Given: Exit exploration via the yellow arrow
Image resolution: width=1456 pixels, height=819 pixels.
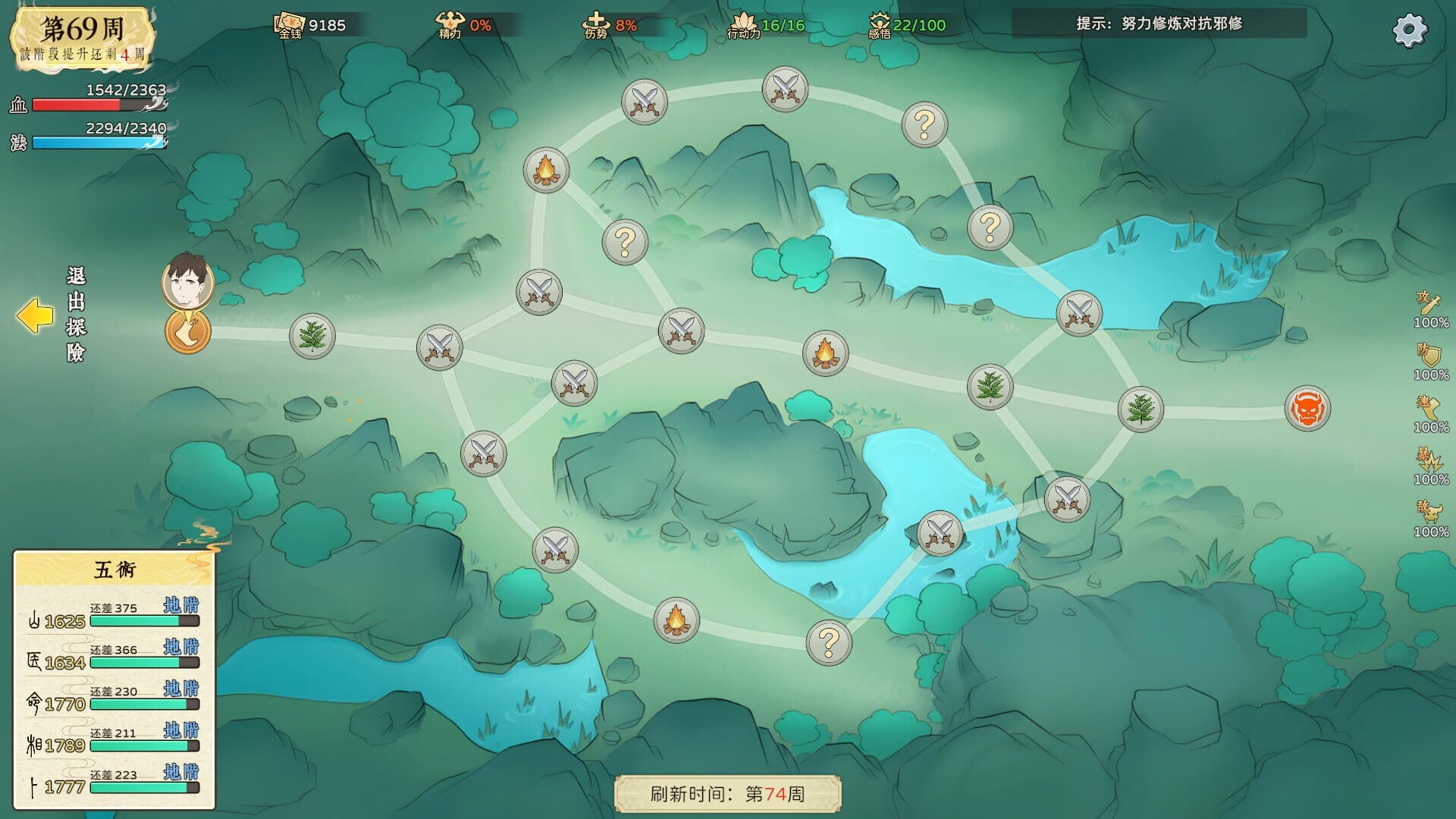Looking at the screenshot, I should coord(35,315).
